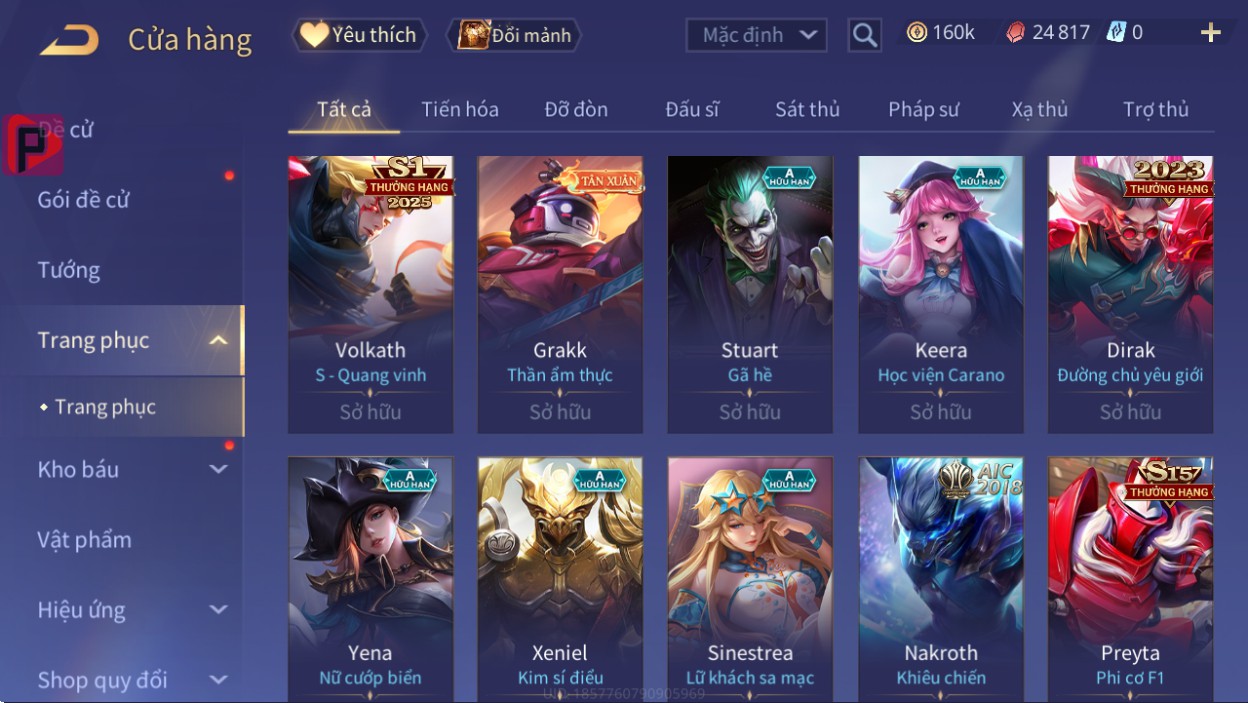
Task: Add currency with the plus button
Action: click(1210, 33)
